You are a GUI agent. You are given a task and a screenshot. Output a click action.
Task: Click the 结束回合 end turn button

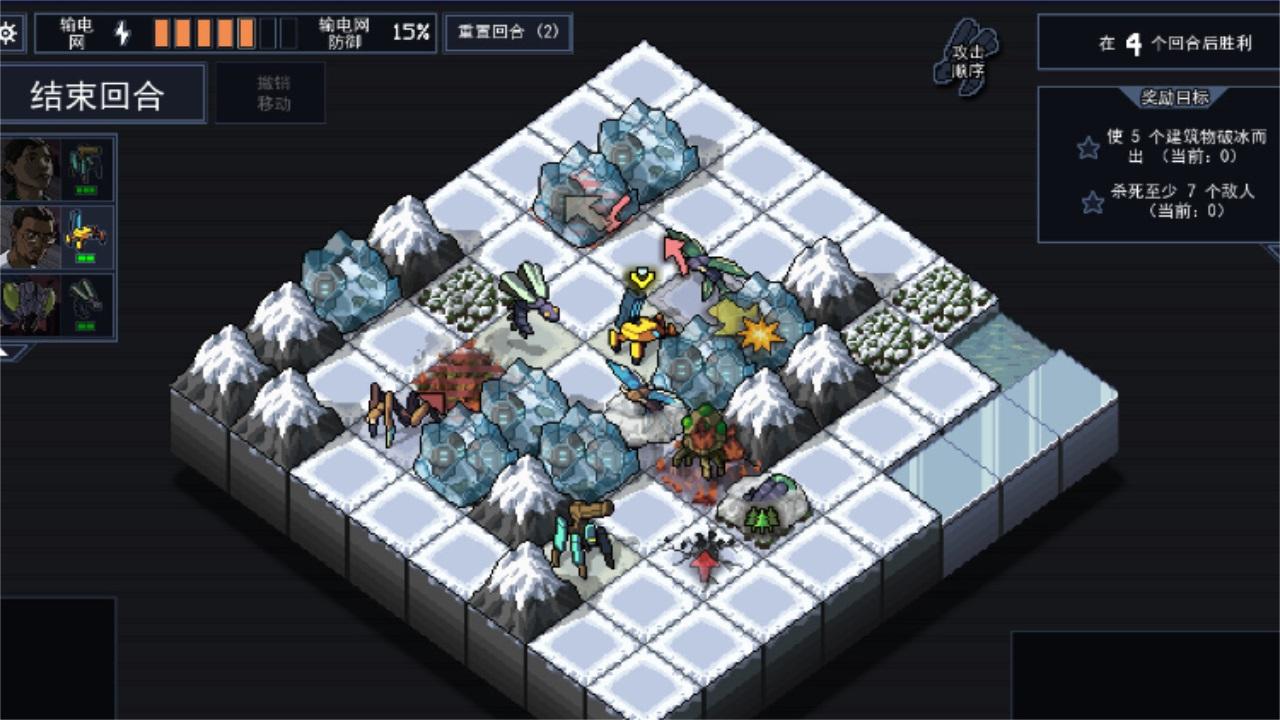pyautogui.click(x=103, y=92)
